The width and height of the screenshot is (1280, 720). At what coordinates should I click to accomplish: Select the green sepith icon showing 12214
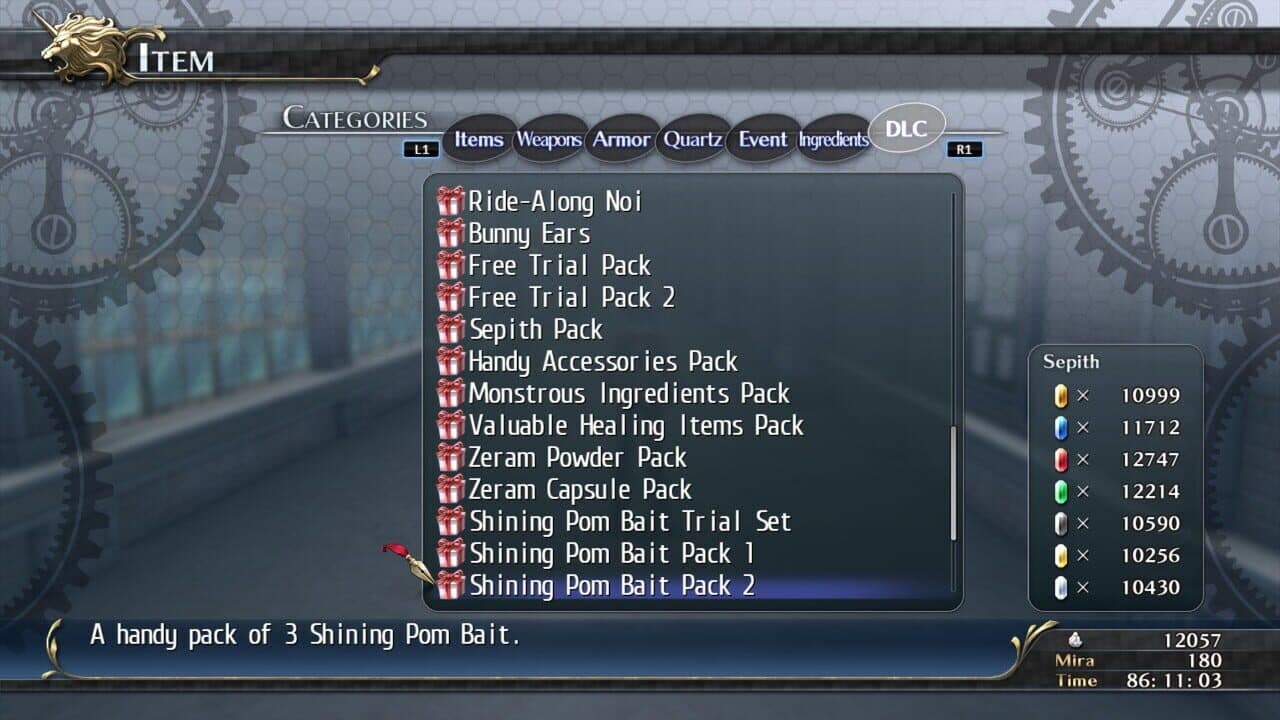click(x=1062, y=491)
